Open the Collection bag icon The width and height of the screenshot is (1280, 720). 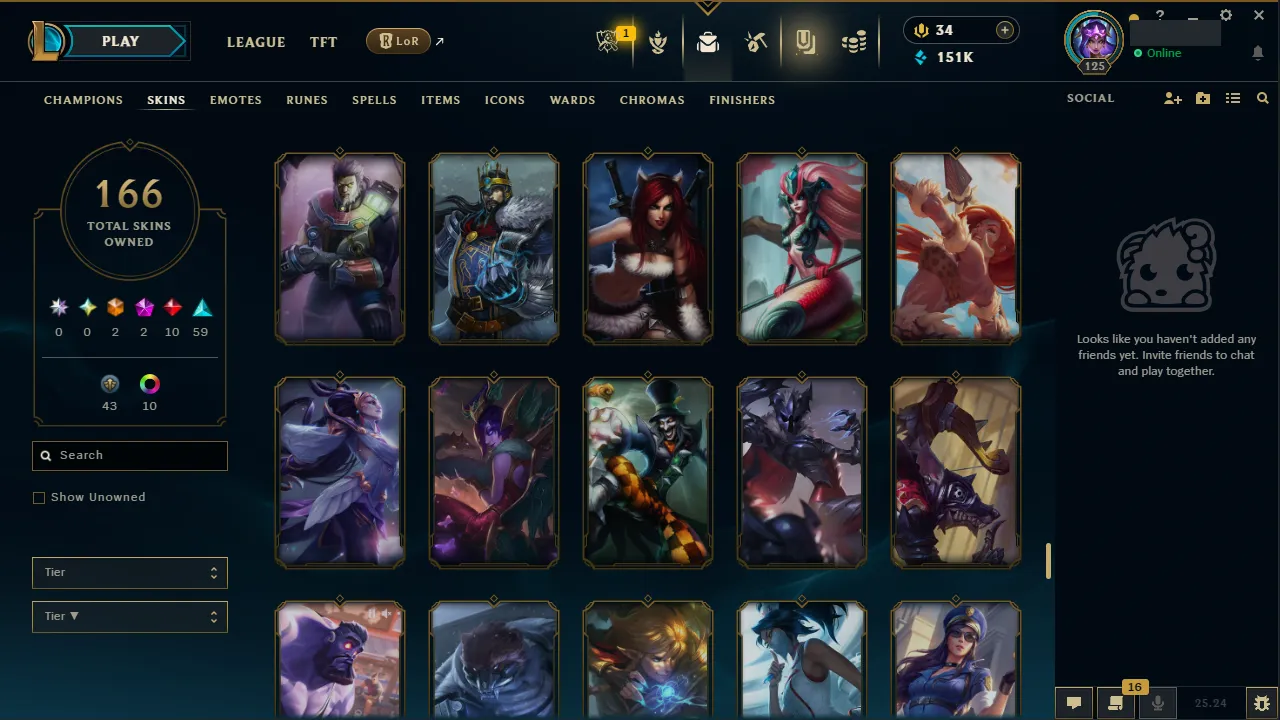(x=708, y=41)
